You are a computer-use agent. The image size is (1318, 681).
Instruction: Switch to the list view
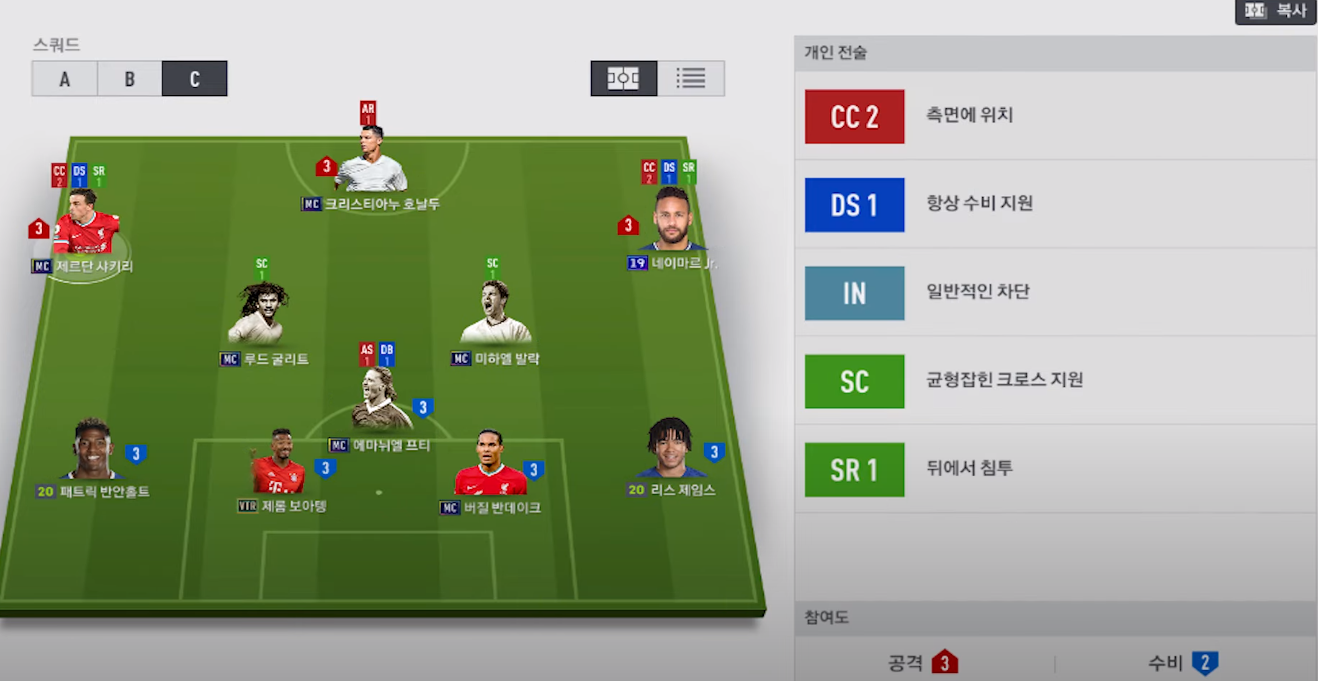[690, 78]
